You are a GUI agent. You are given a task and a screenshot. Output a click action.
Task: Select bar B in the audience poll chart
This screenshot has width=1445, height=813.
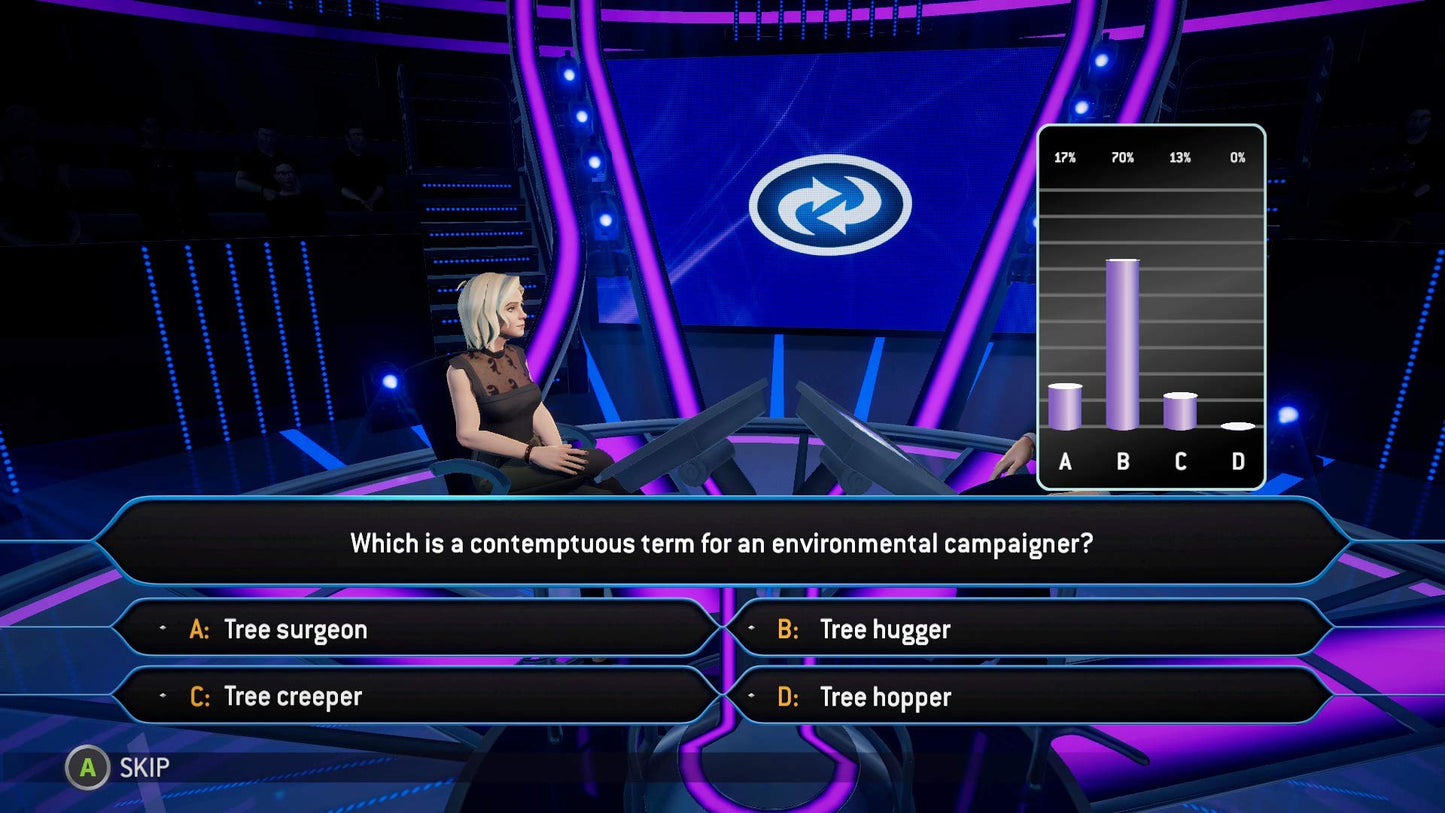point(1122,345)
